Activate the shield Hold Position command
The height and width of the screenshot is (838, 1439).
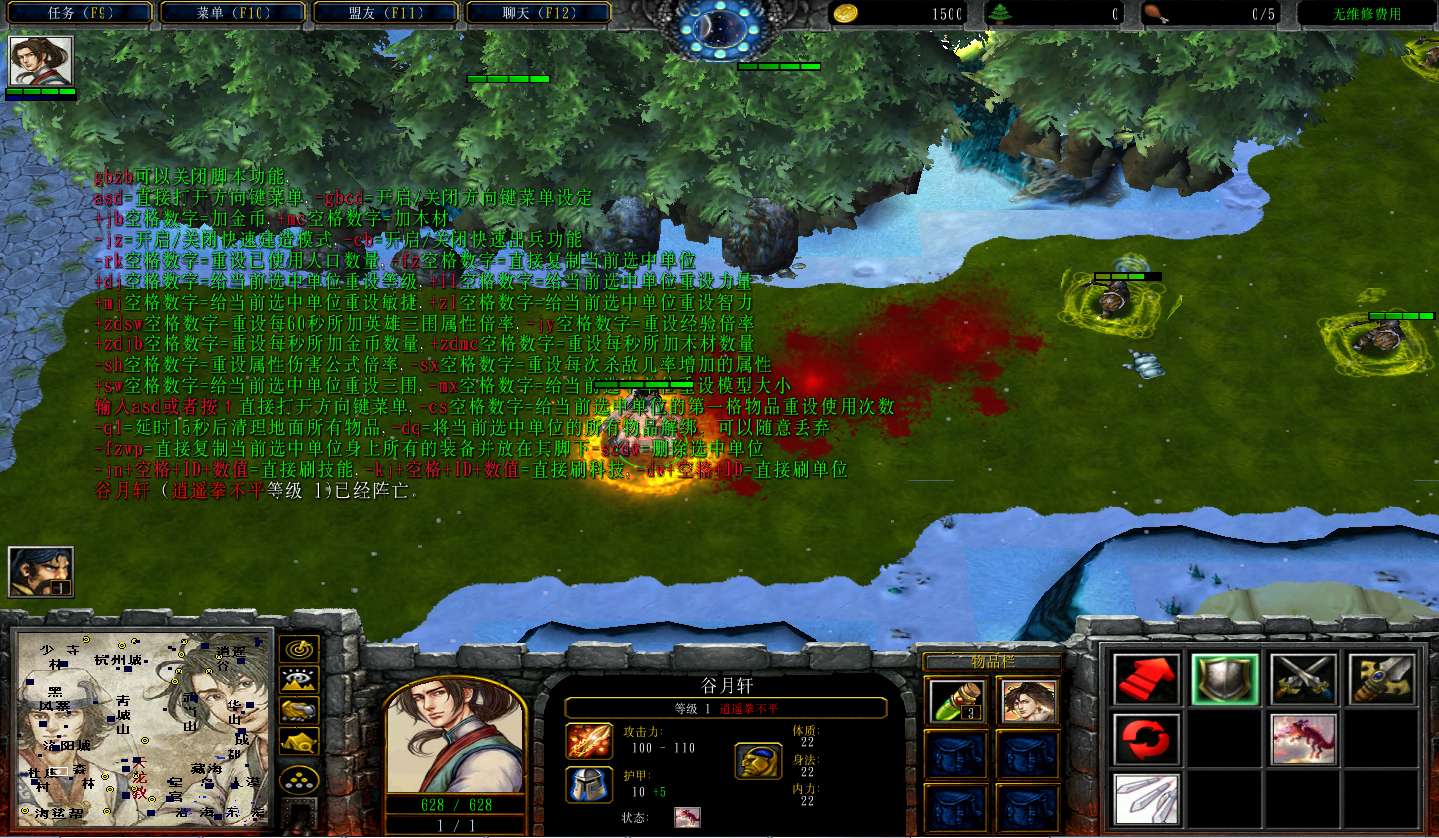(x=1224, y=680)
